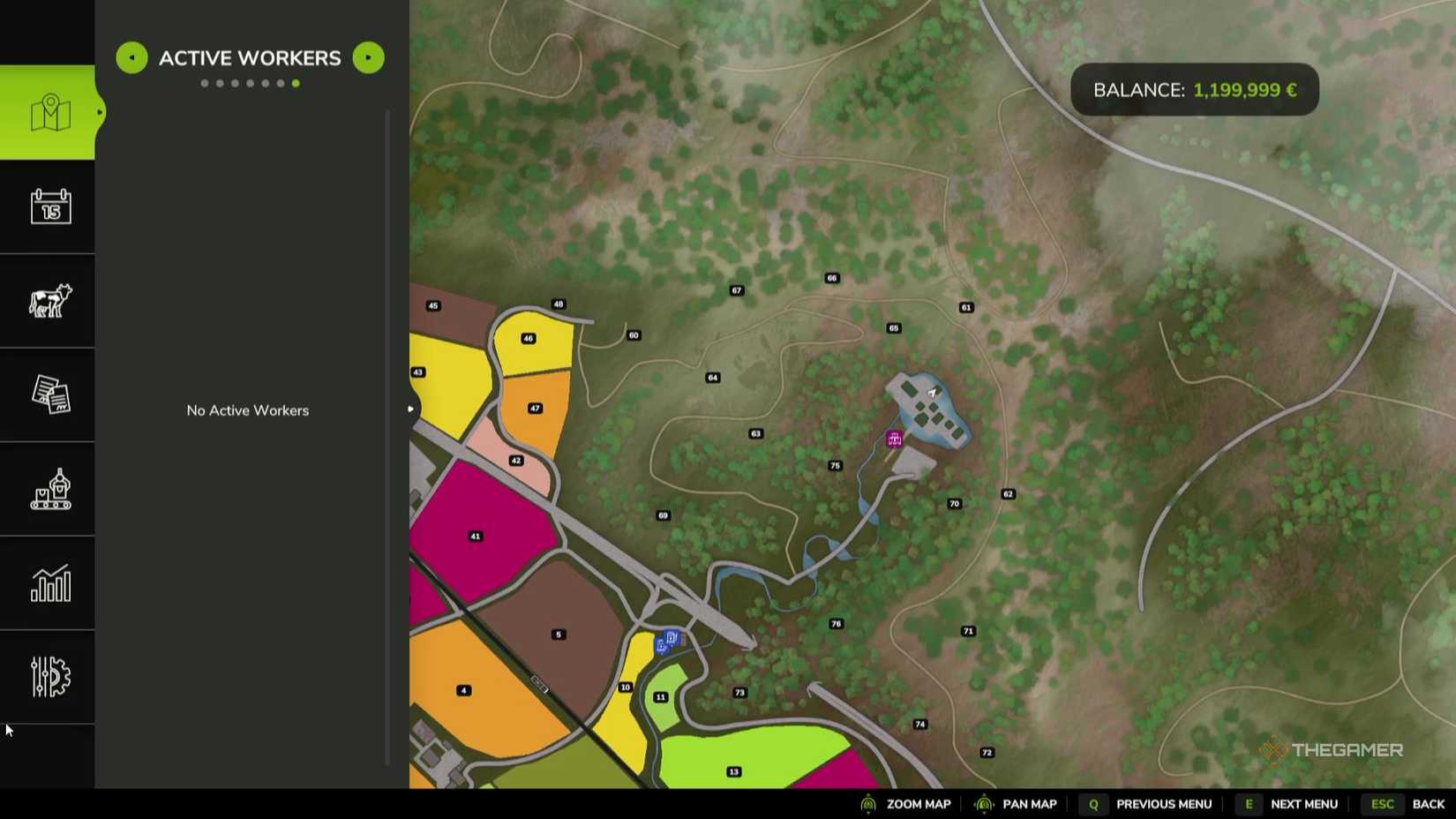Go to Next Menu via the E option
Viewport: 1456px width, 819px height.
1249,804
